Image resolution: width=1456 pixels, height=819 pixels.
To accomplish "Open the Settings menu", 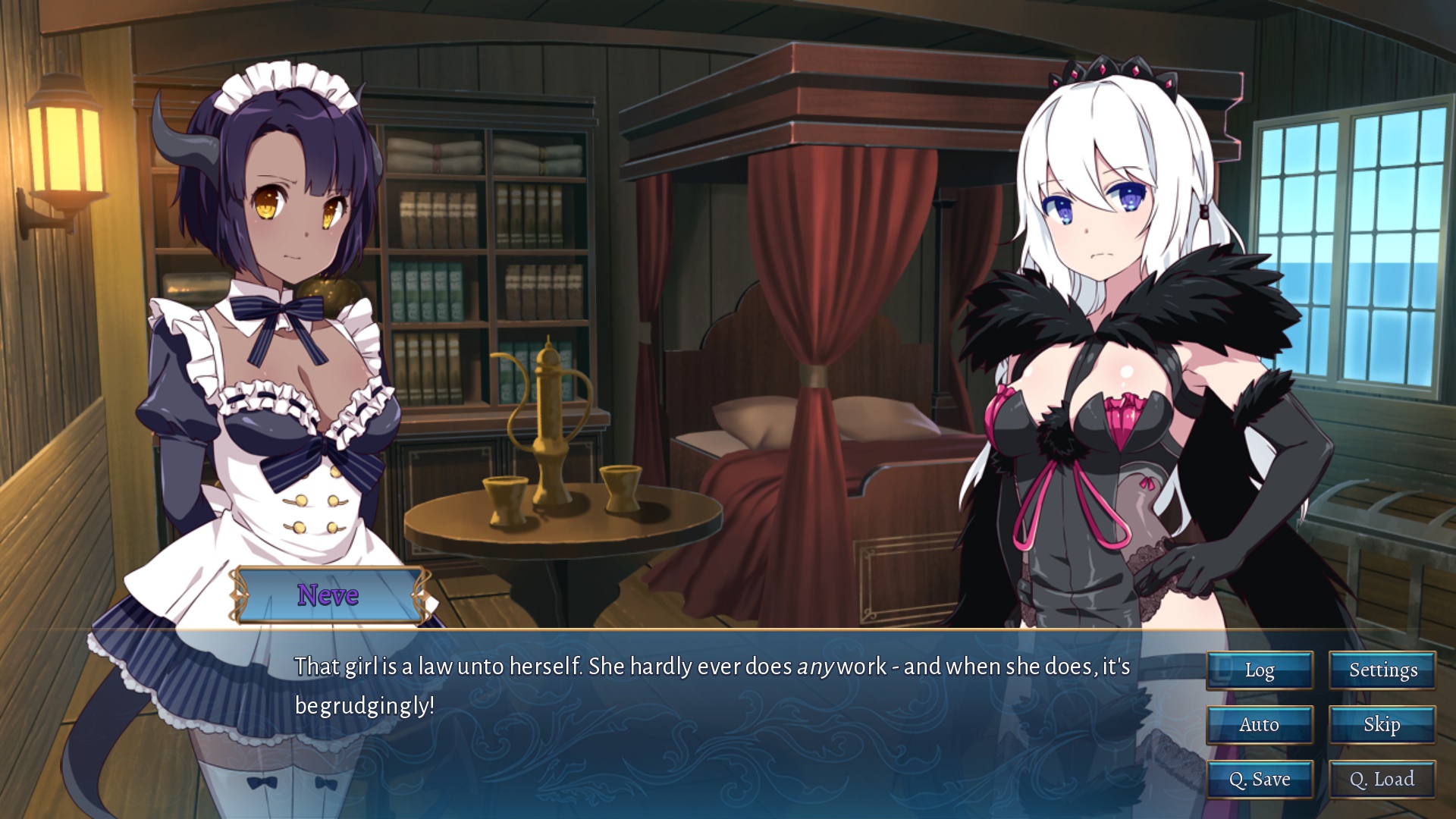I will tap(1382, 670).
